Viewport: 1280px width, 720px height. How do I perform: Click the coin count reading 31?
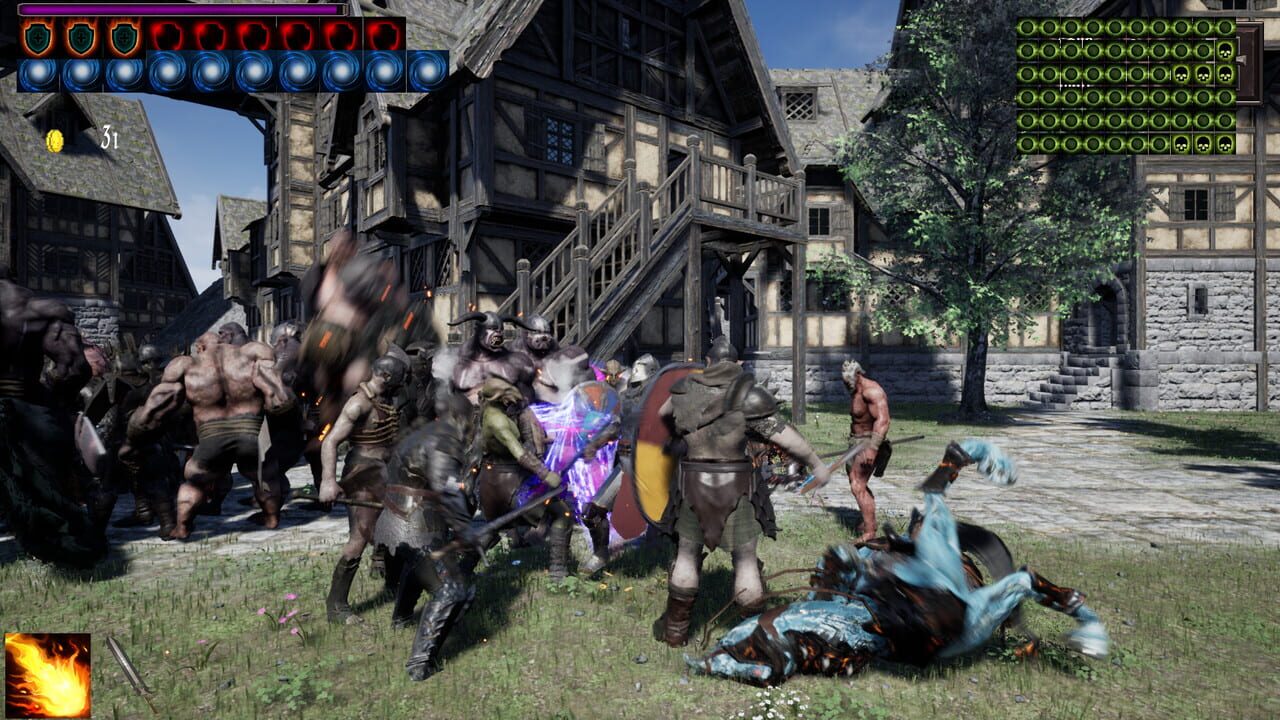(x=109, y=137)
